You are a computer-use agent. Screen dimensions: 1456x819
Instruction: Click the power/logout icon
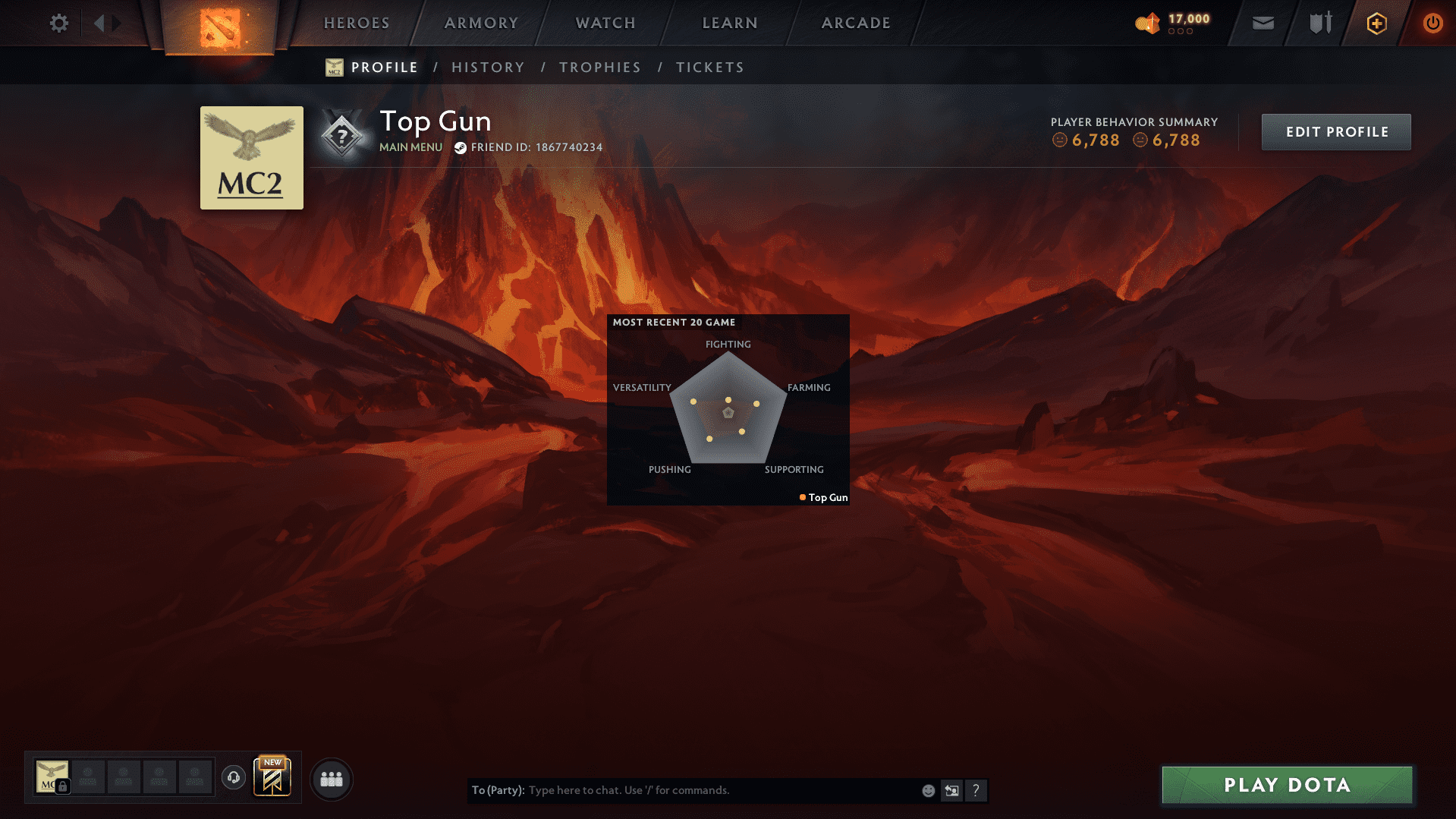(1432, 23)
